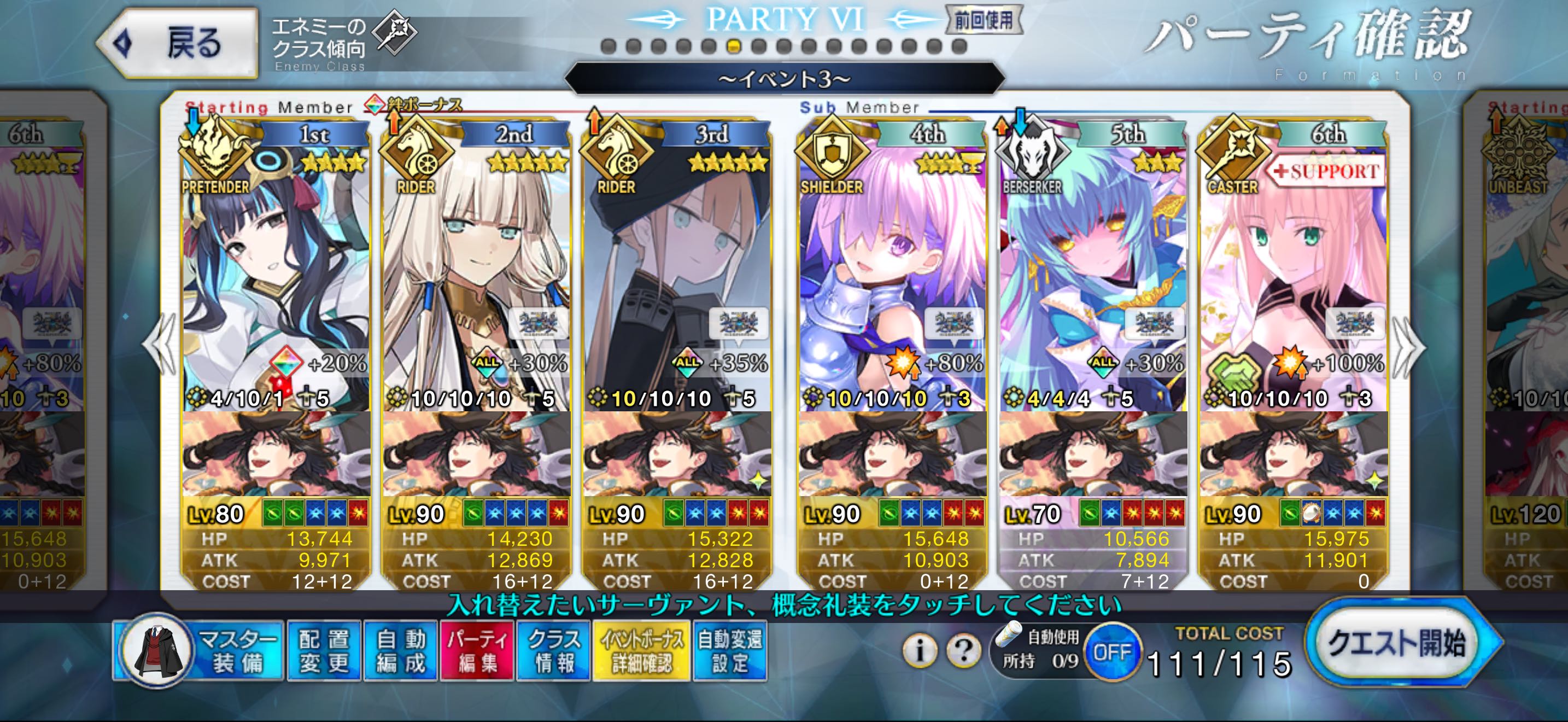Select the 5th slot Berserker servant card
The width and height of the screenshot is (1568, 722).
pos(1092,274)
